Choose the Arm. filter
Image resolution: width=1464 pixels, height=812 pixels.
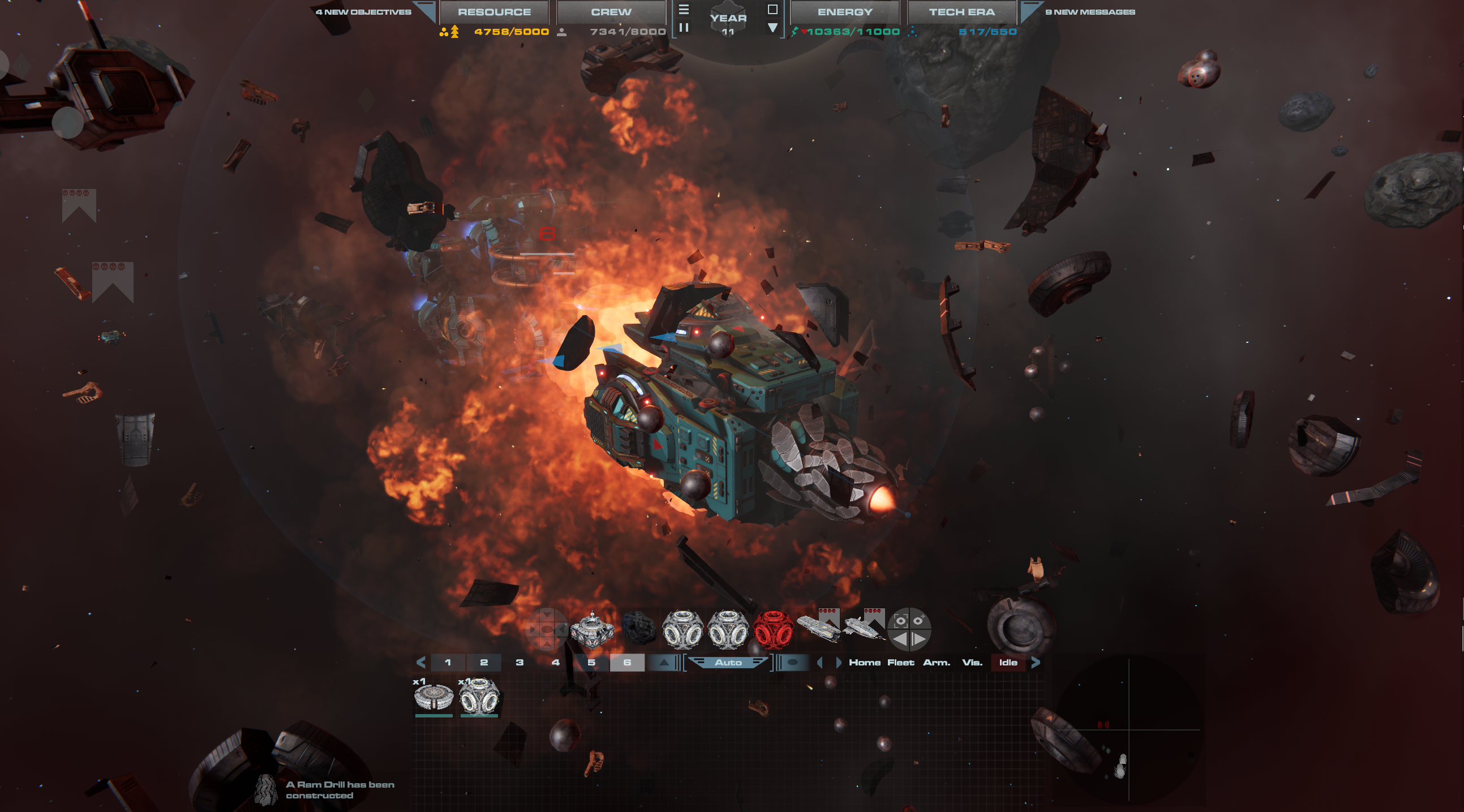[937, 663]
